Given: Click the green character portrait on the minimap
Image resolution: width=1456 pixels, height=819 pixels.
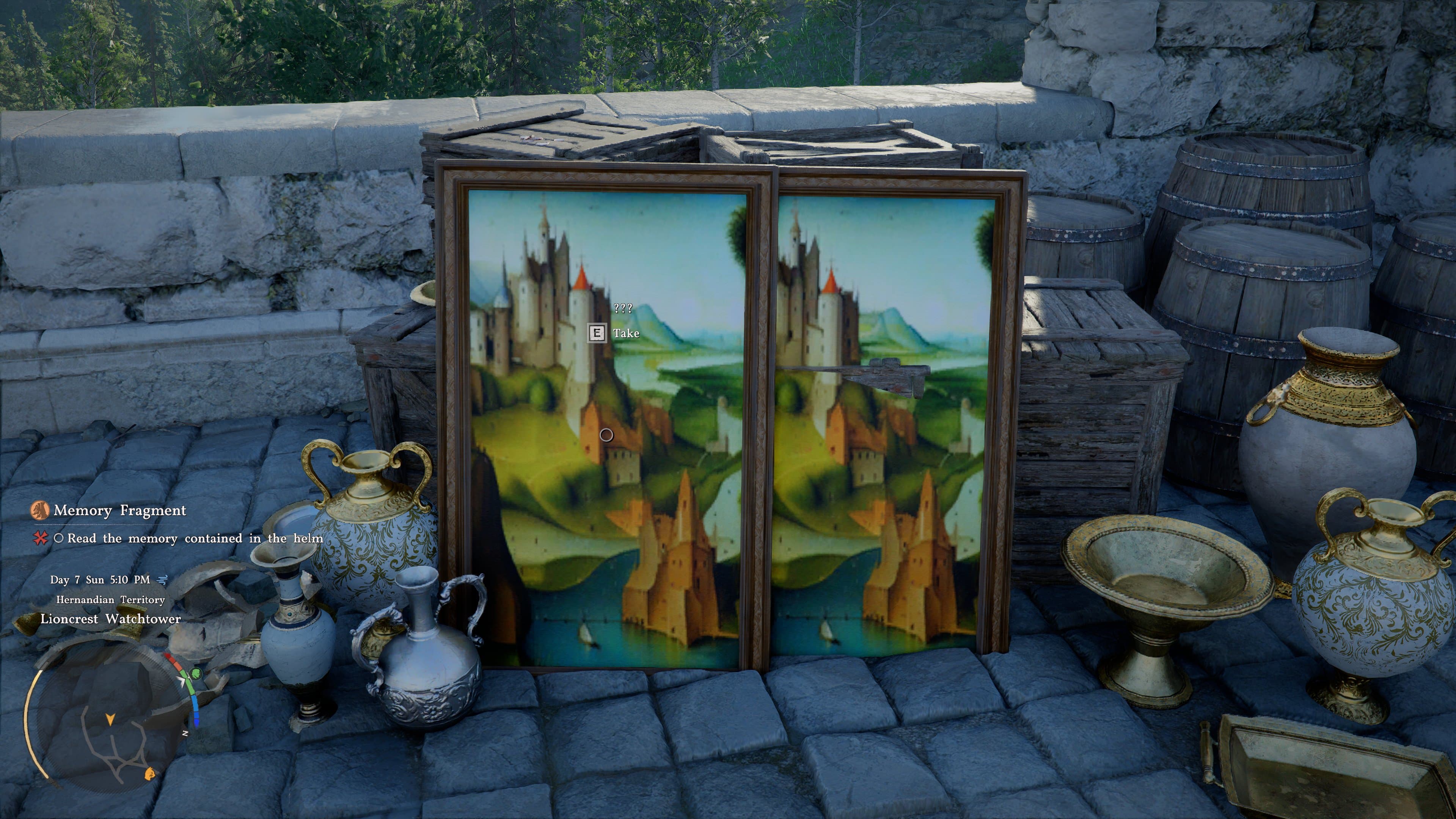Looking at the screenshot, I should [196, 674].
